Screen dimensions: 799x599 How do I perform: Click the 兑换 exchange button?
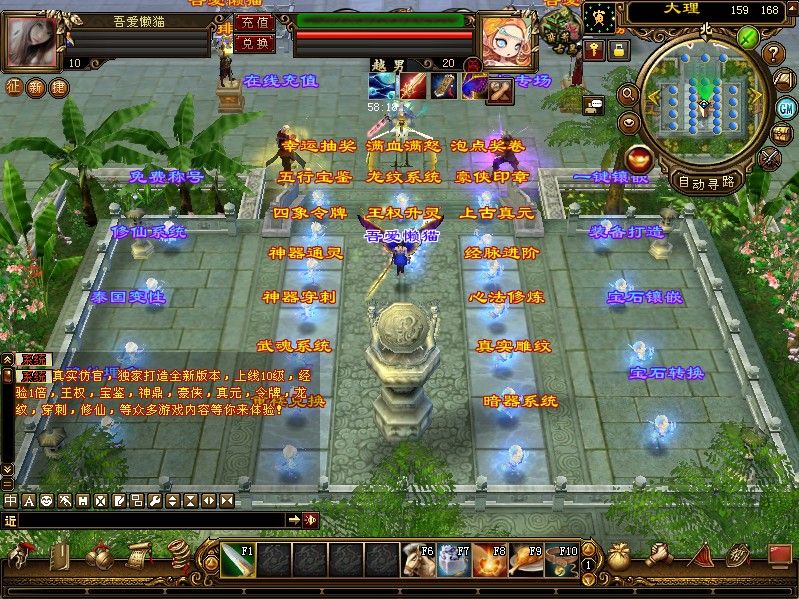254,44
